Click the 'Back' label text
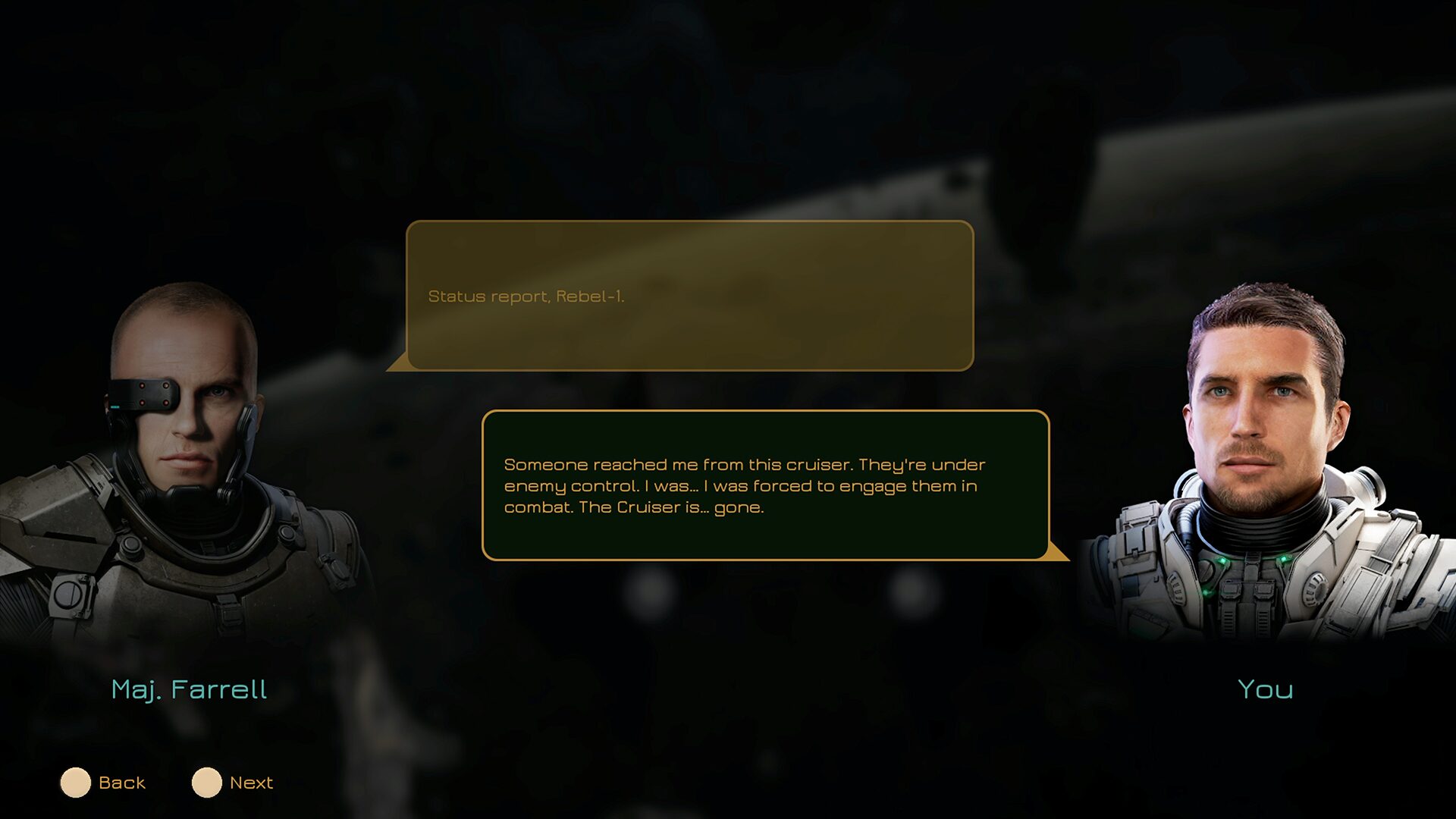 (122, 782)
